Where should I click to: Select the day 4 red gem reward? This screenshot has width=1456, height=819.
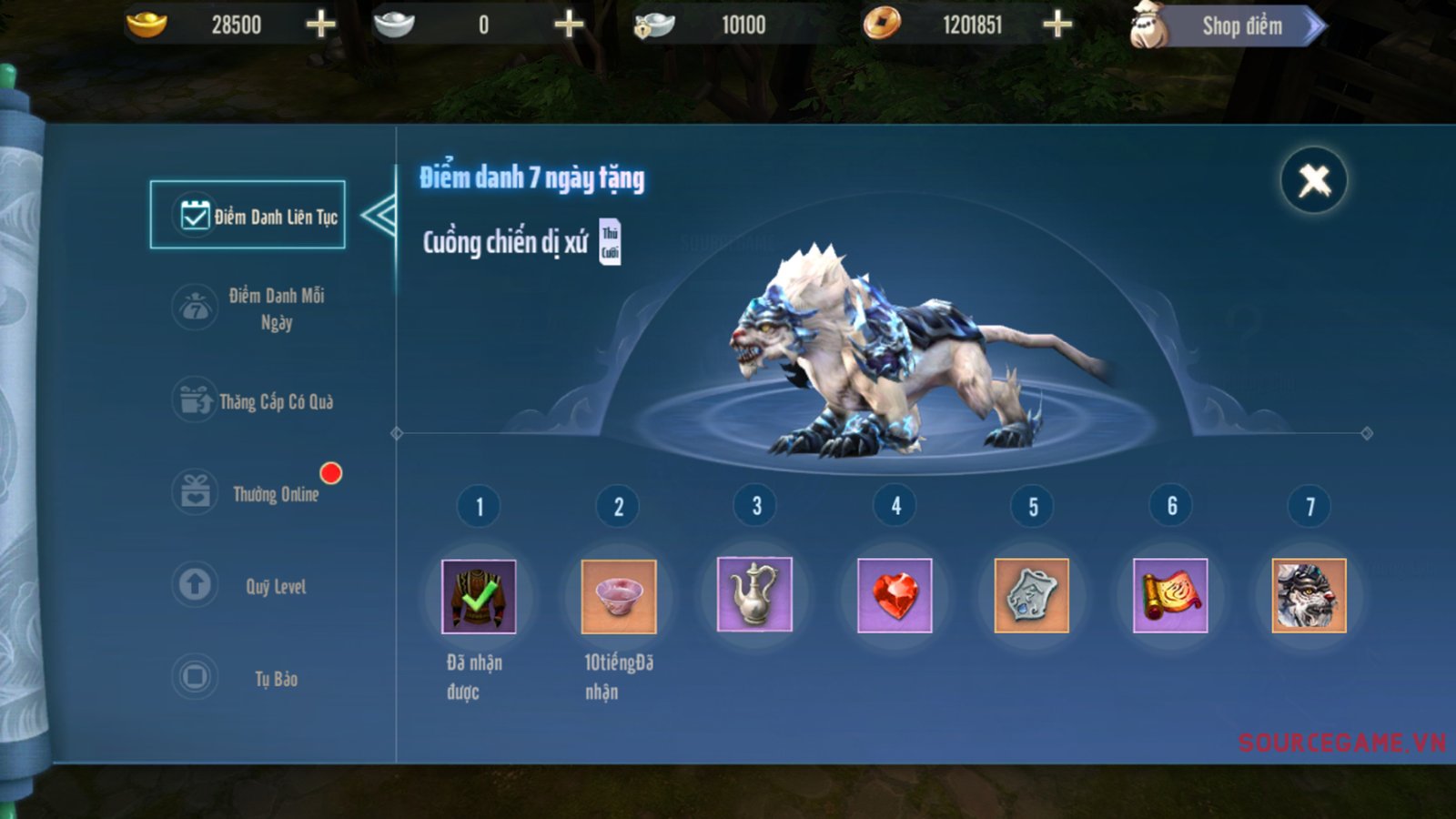[x=895, y=595]
